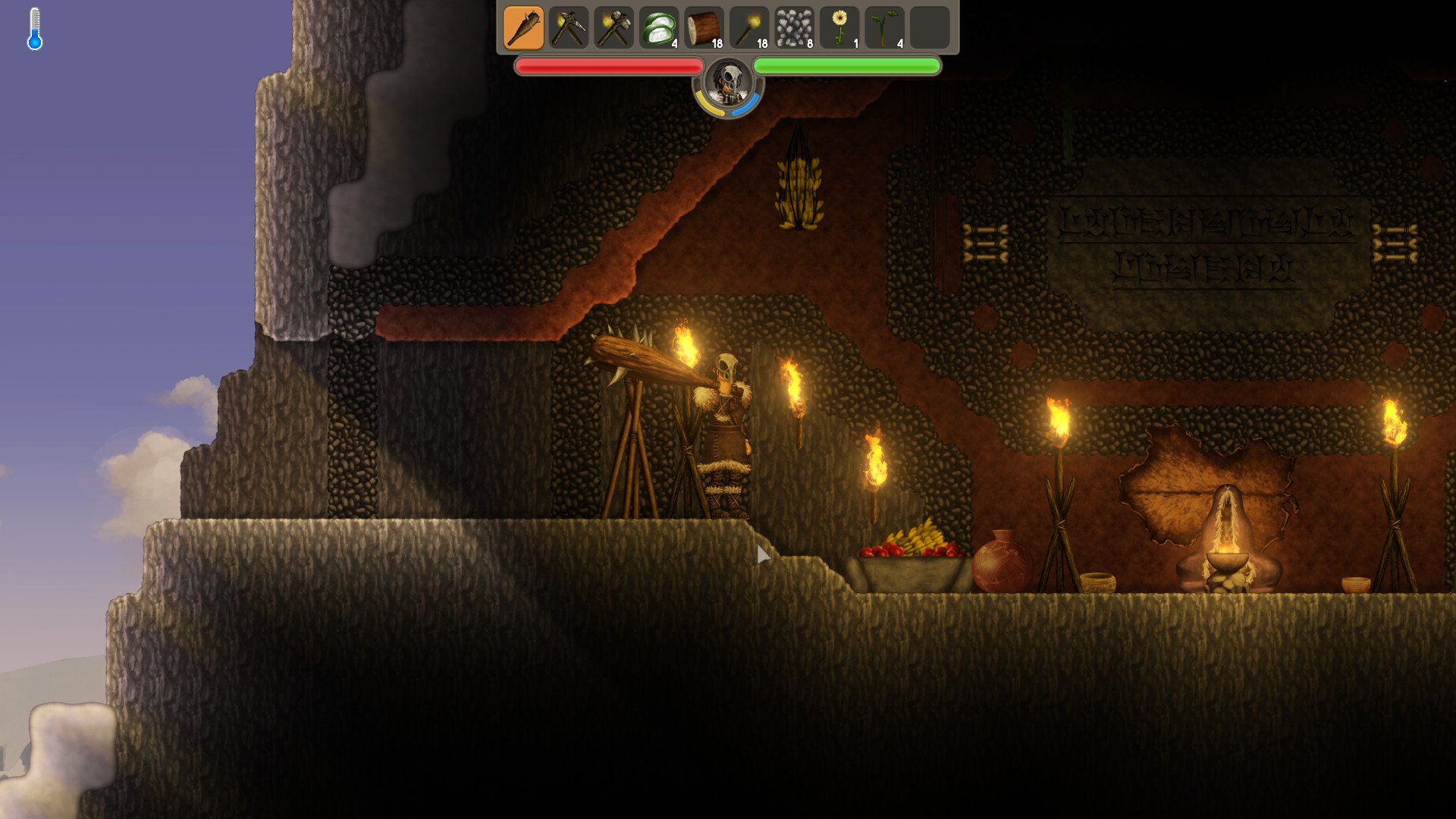Choose the gray stone pebbles slot
Viewport: 1456px width, 819px height.
click(795, 28)
